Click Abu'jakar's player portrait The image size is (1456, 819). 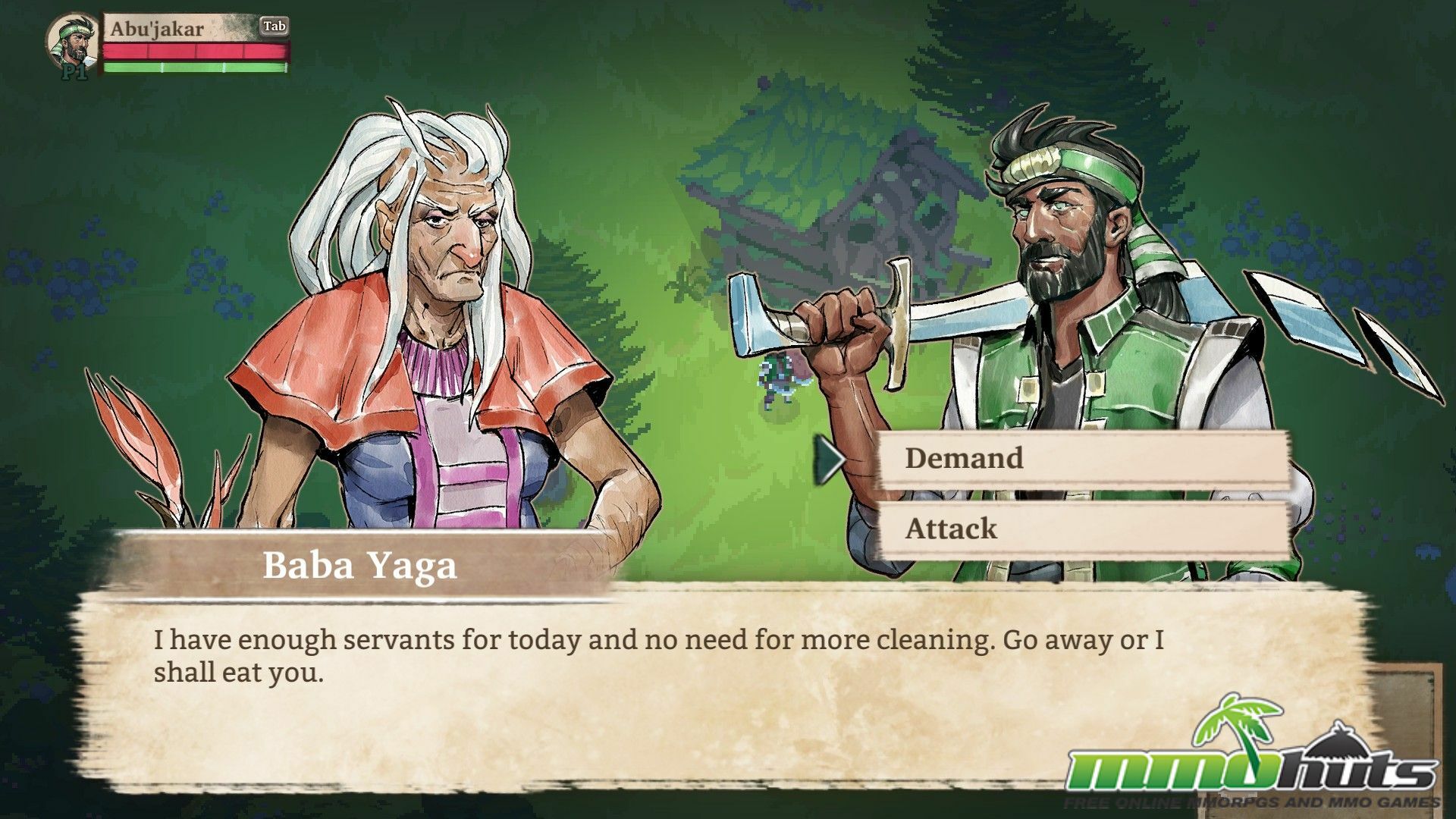click(72, 43)
